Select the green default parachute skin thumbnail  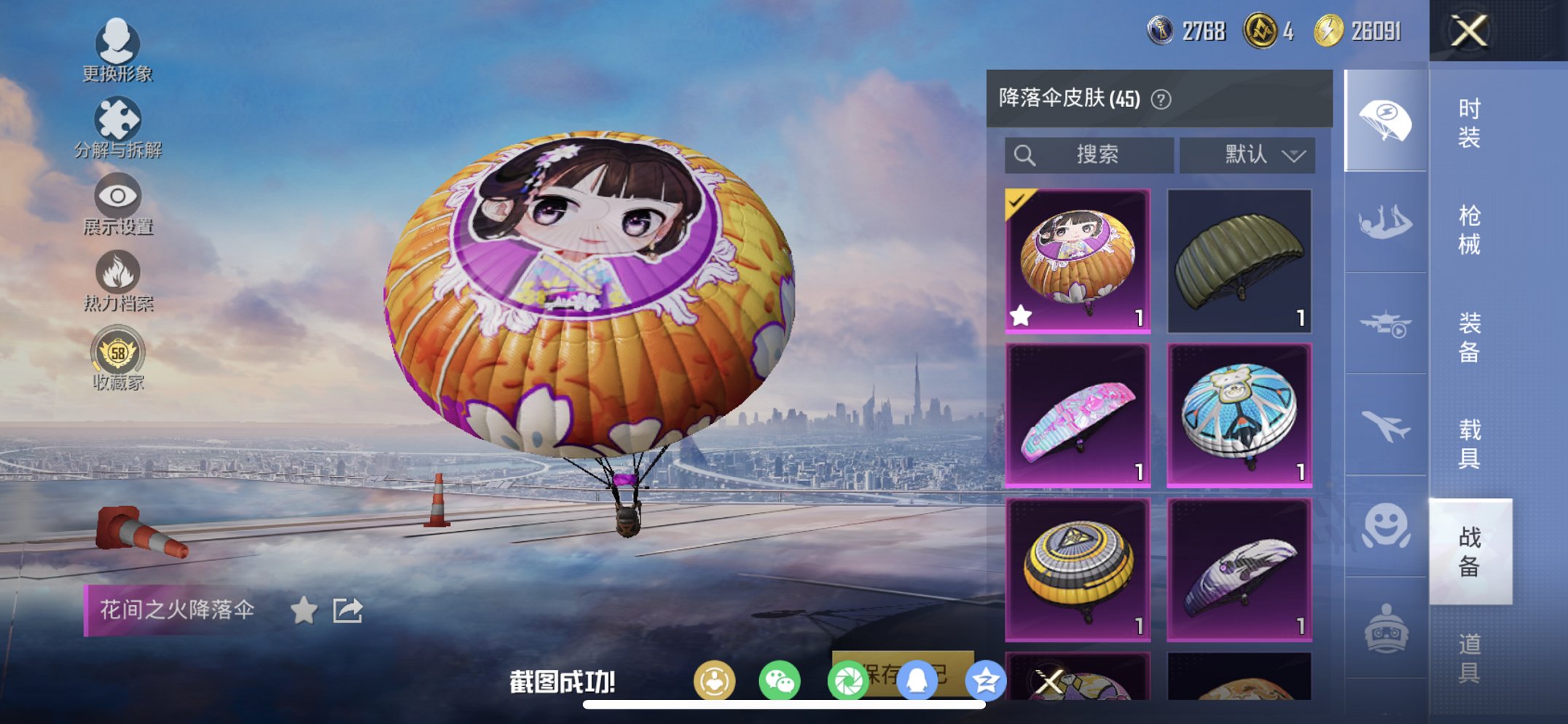click(1239, 258)
